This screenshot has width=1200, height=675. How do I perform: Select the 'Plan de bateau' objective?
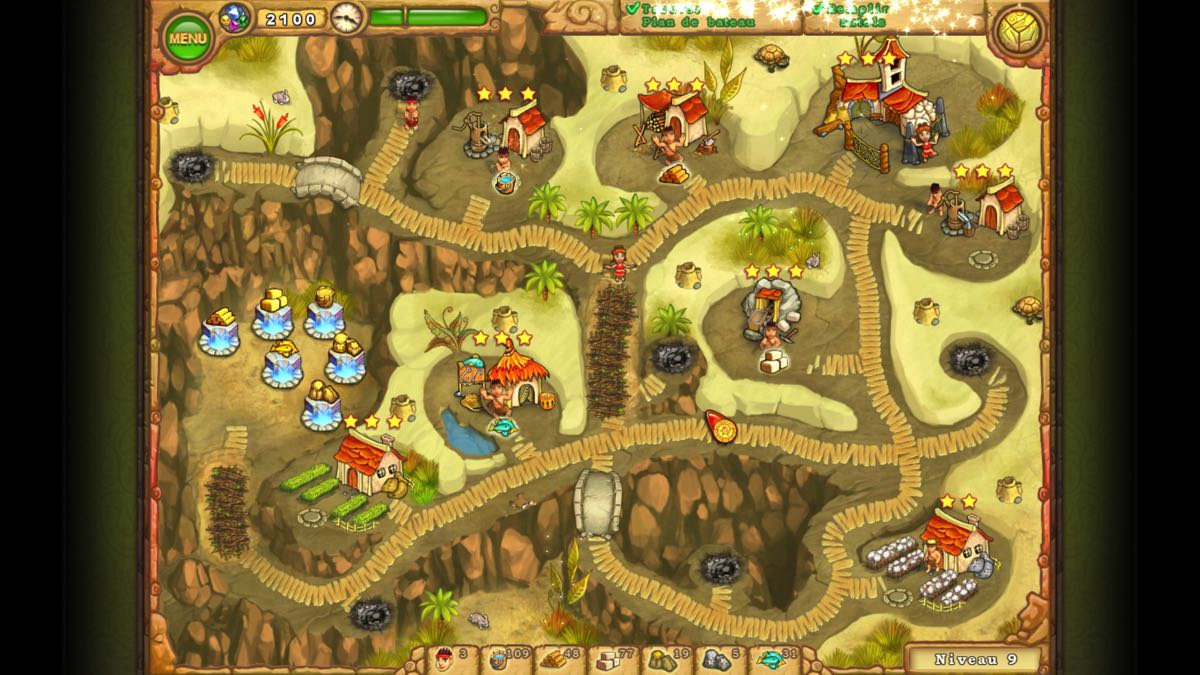[698, 21]
